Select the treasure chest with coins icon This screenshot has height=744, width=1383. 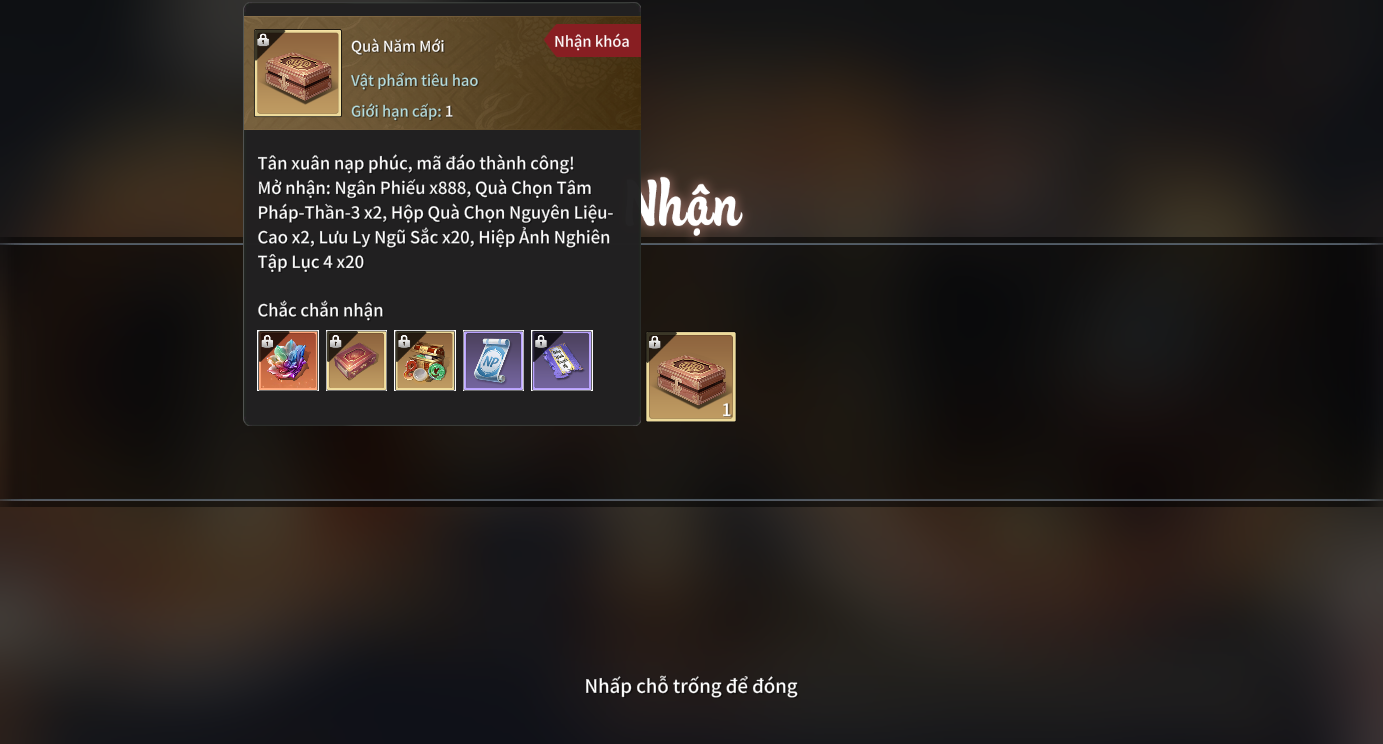click(425, 360)
